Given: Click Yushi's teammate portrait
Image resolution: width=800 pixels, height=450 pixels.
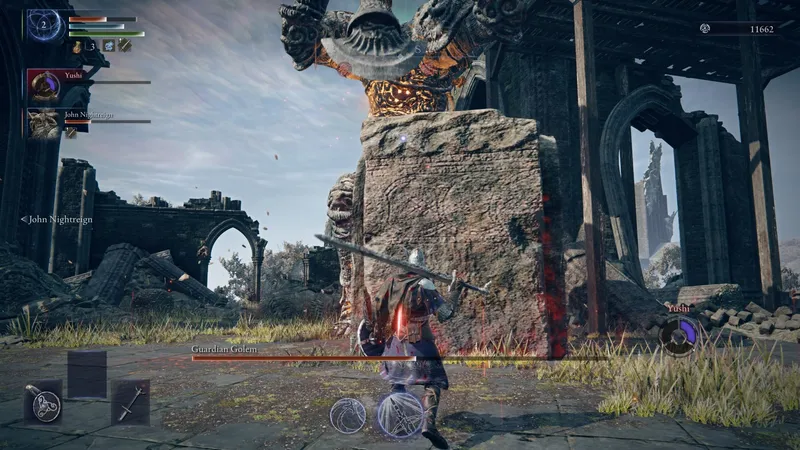Looking at the screenshot, I should click(x=44, y=87).
